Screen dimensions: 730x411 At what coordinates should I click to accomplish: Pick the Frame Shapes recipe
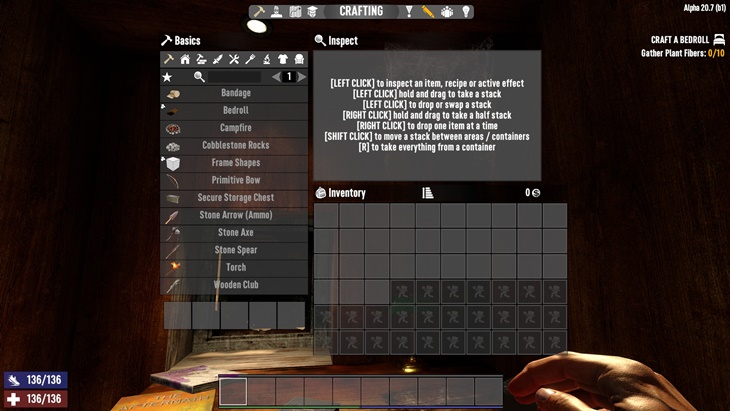click(x=235, y=163)
